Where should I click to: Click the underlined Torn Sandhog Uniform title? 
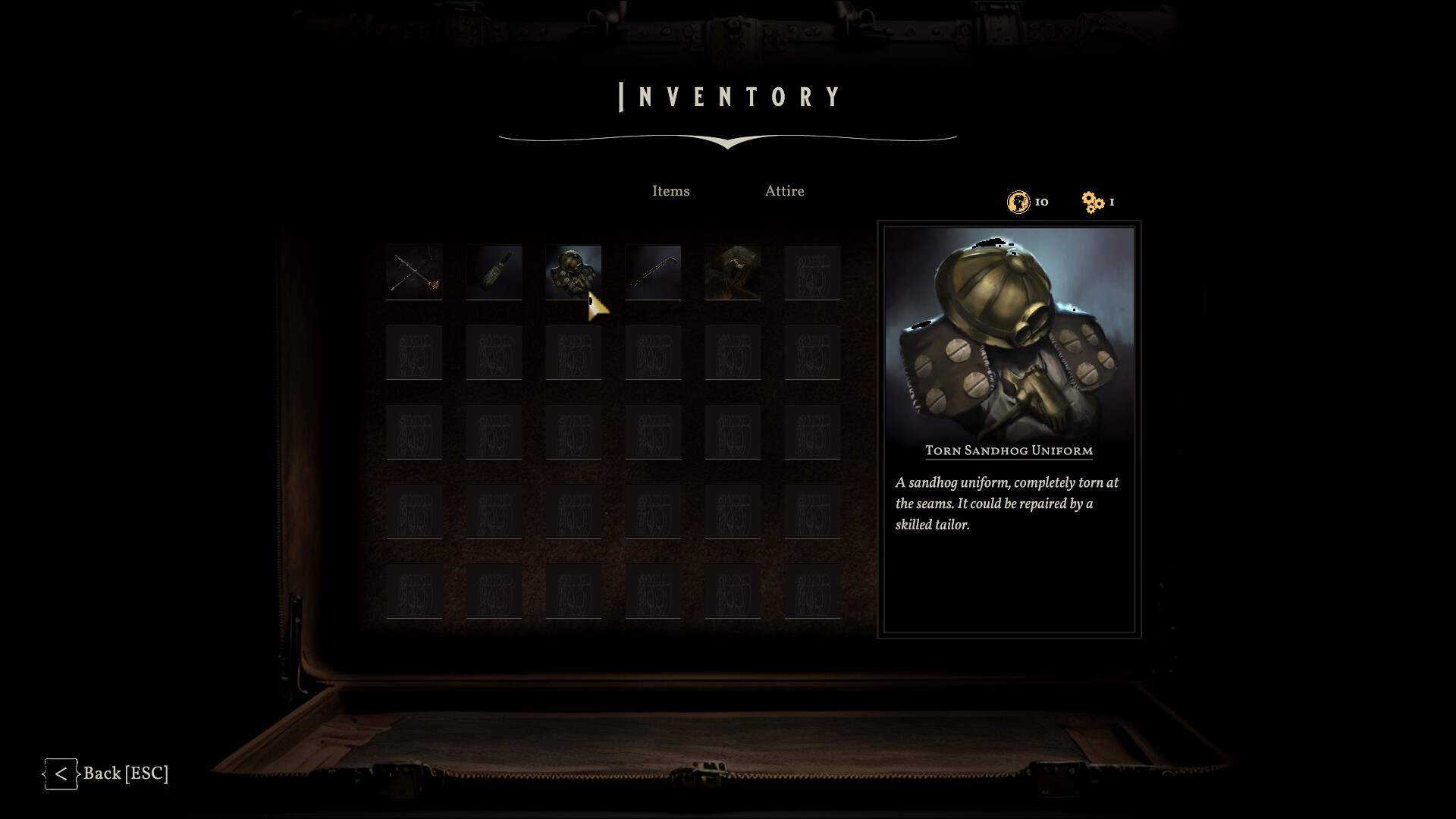[x=1009, y=450]
